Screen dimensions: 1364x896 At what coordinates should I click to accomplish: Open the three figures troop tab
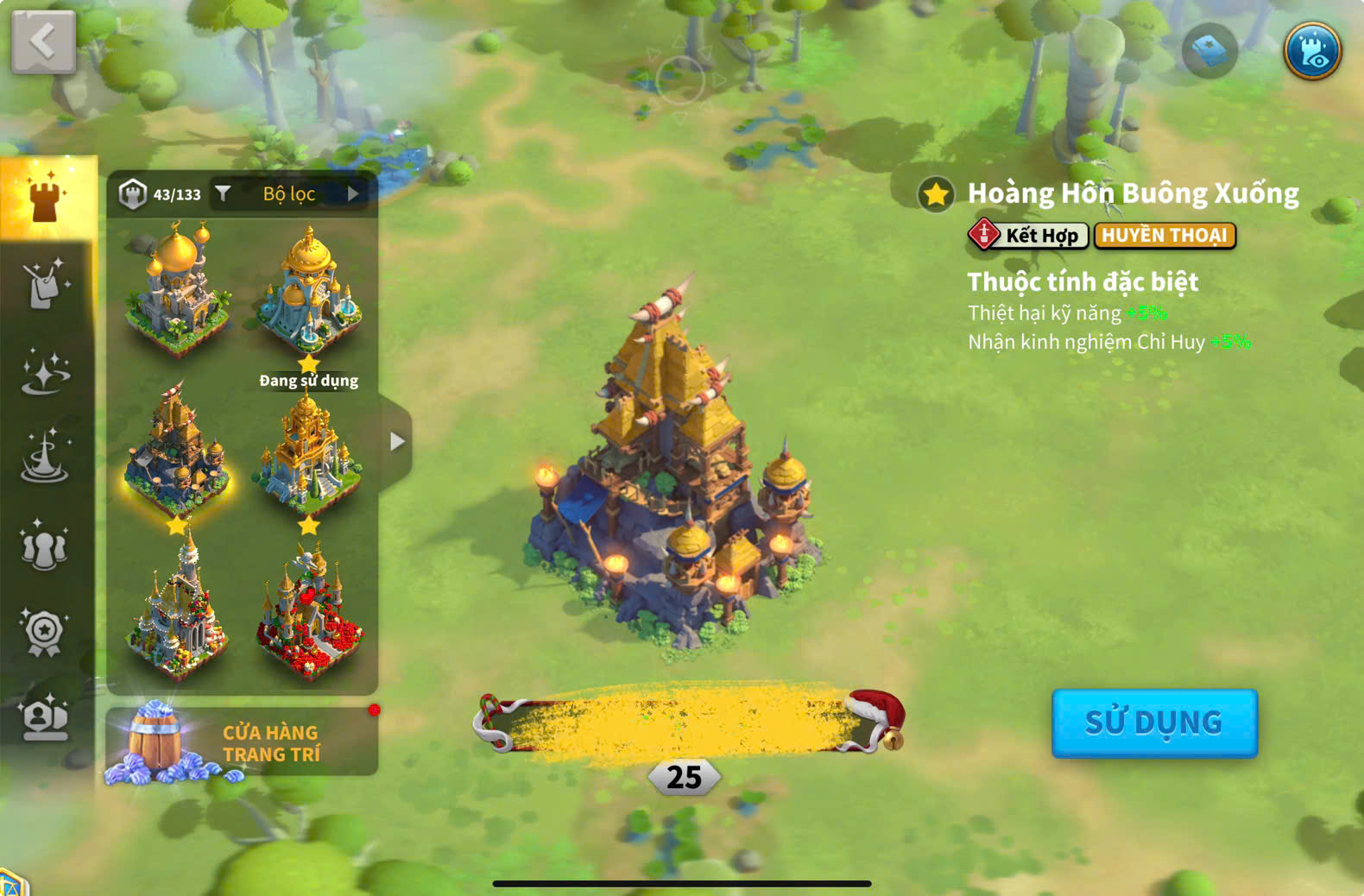tap(45, 546)
